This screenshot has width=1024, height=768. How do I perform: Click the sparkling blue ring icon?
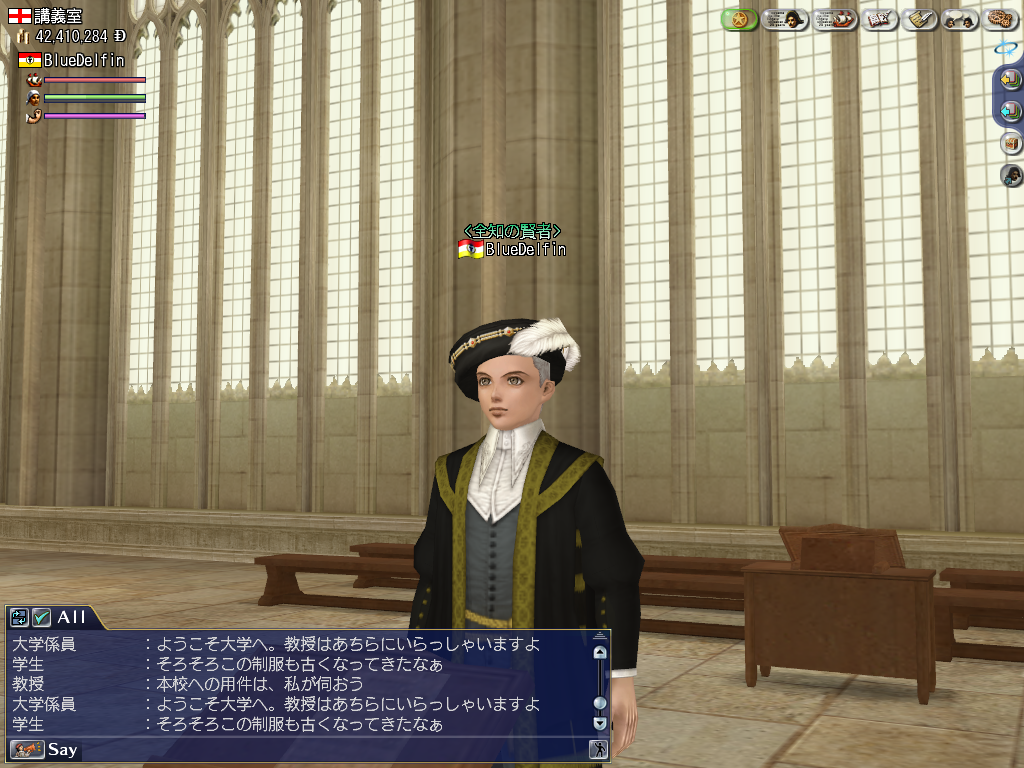click(x=1006, y=47)
